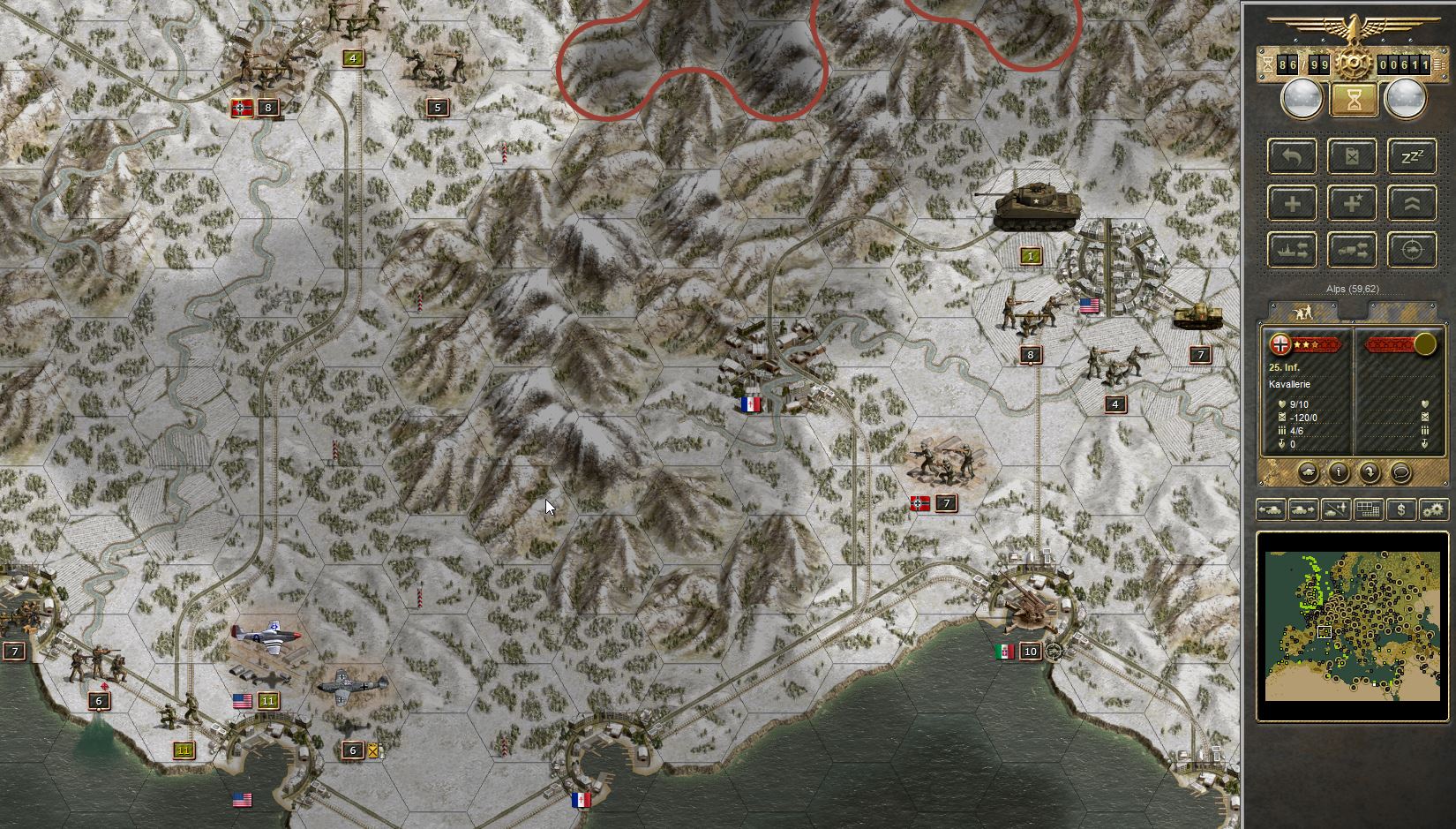Toggle the hex grid overlay
Viewport: 1456px width, 829px height.
(x=1369, y=509)
